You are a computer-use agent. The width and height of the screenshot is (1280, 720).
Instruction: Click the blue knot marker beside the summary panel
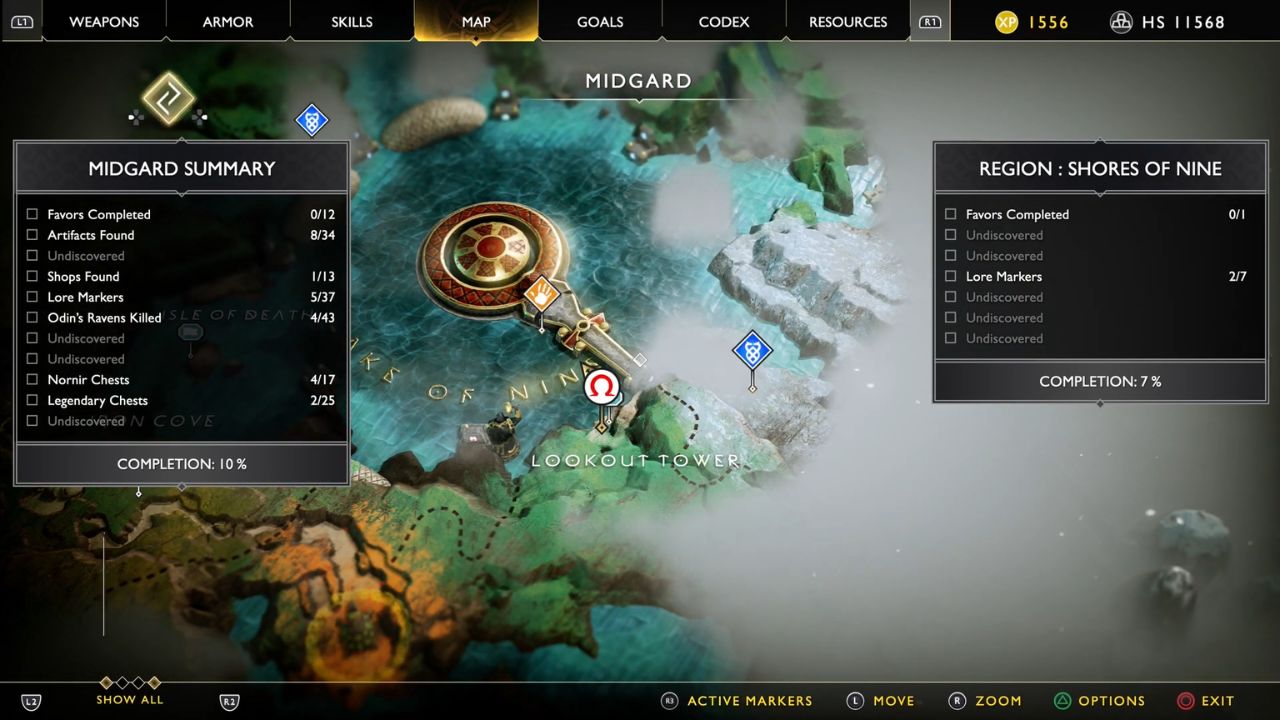click(x=312, y=121)
